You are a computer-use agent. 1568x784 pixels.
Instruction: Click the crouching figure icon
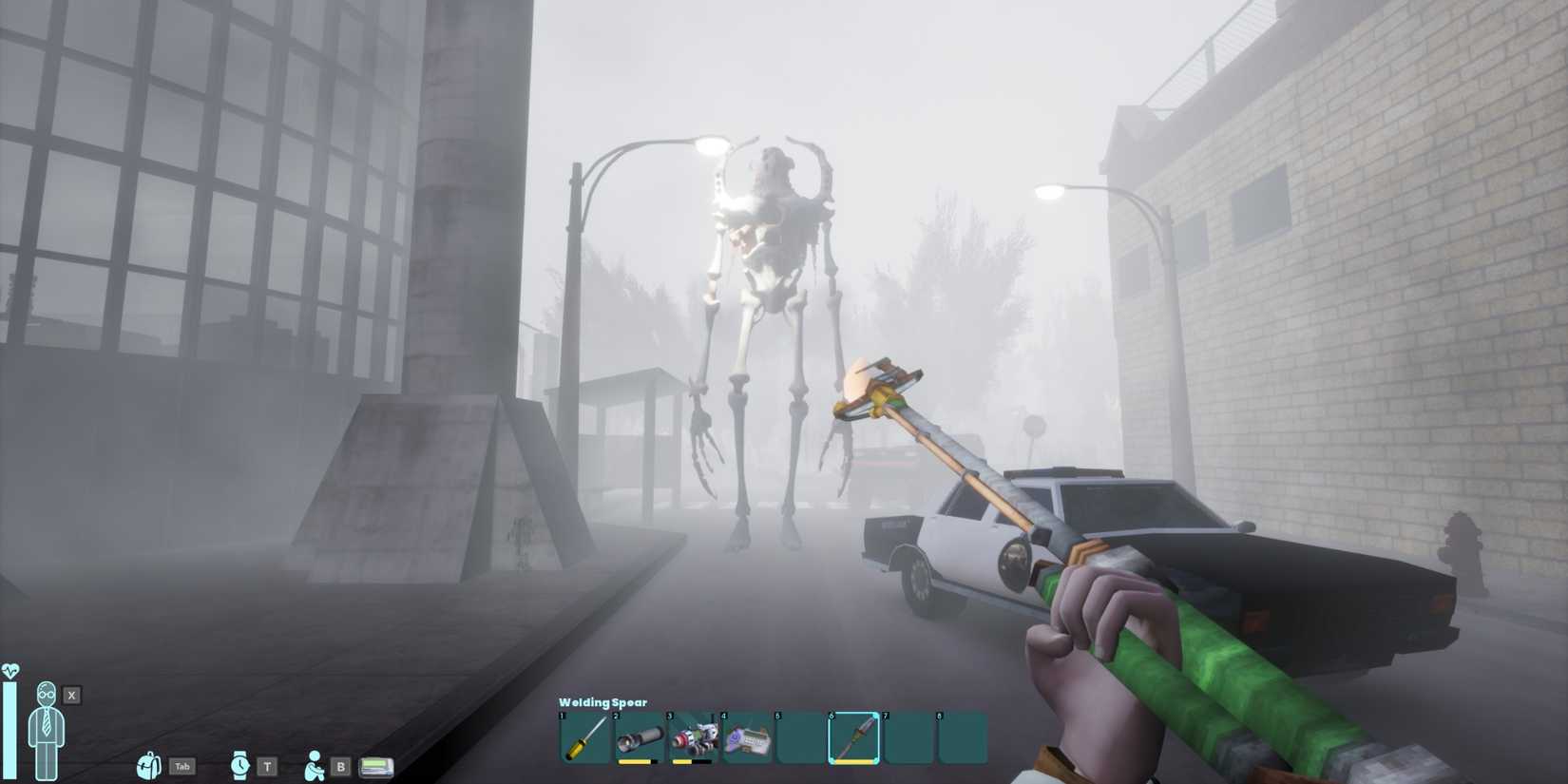point(314,765)
